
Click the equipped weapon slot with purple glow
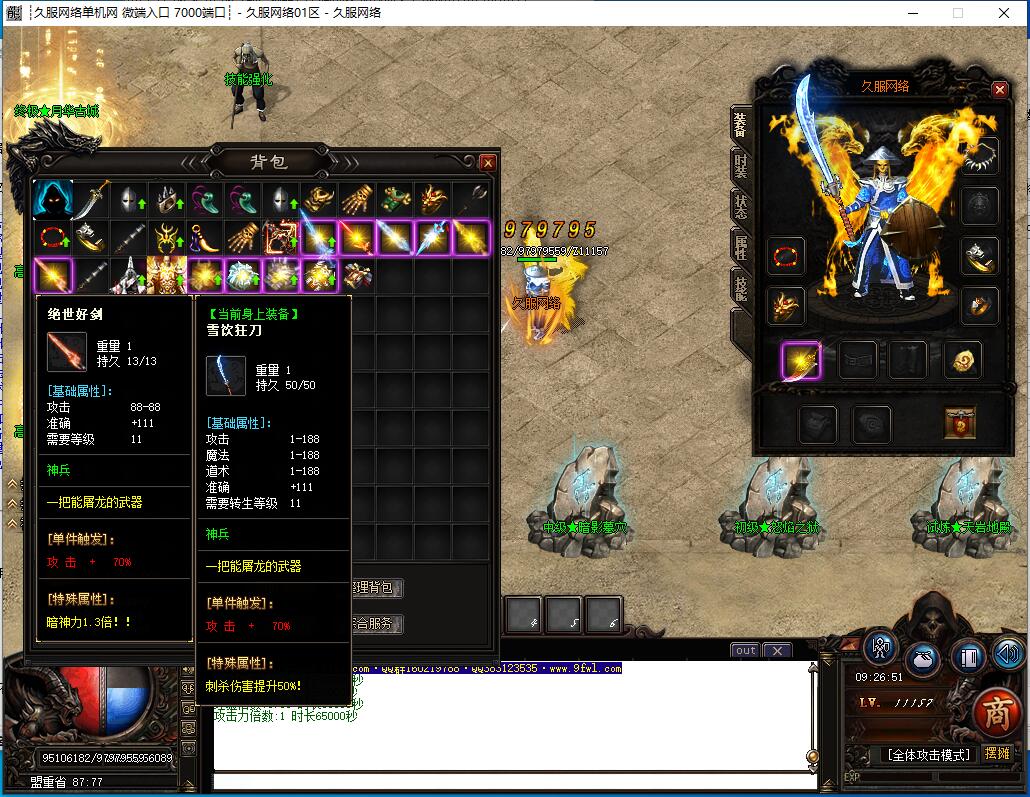(801, 360)
